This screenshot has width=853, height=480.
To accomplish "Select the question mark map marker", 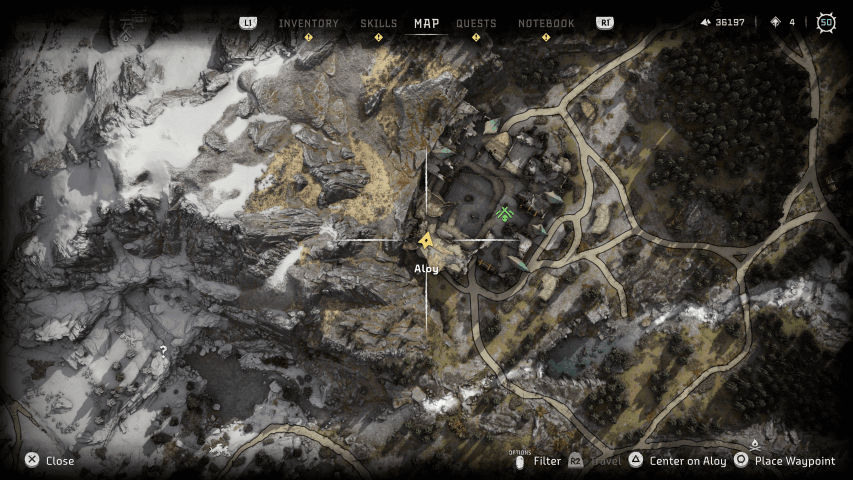I will click(163, 350).
